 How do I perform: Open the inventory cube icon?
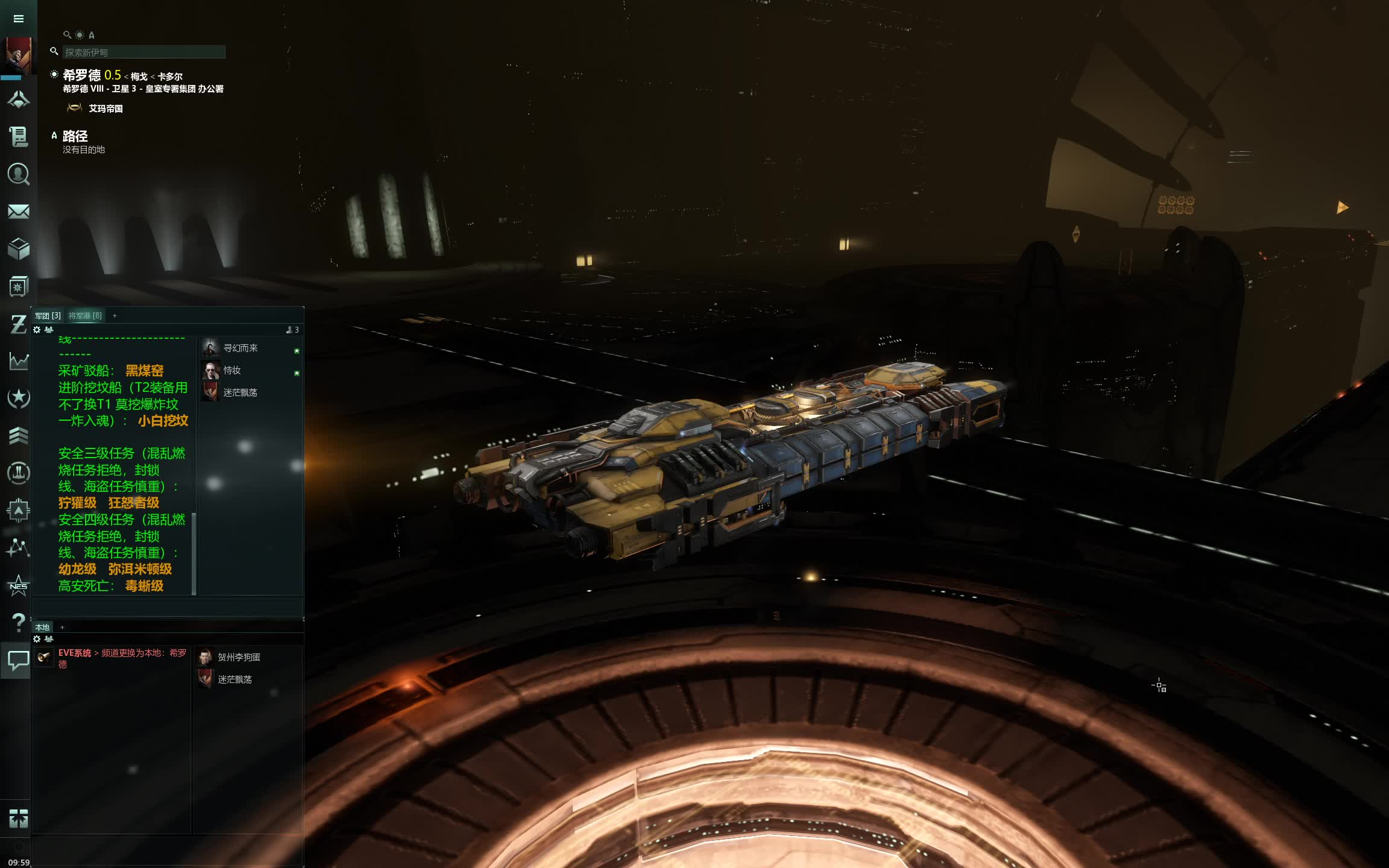tap(19, 248)
